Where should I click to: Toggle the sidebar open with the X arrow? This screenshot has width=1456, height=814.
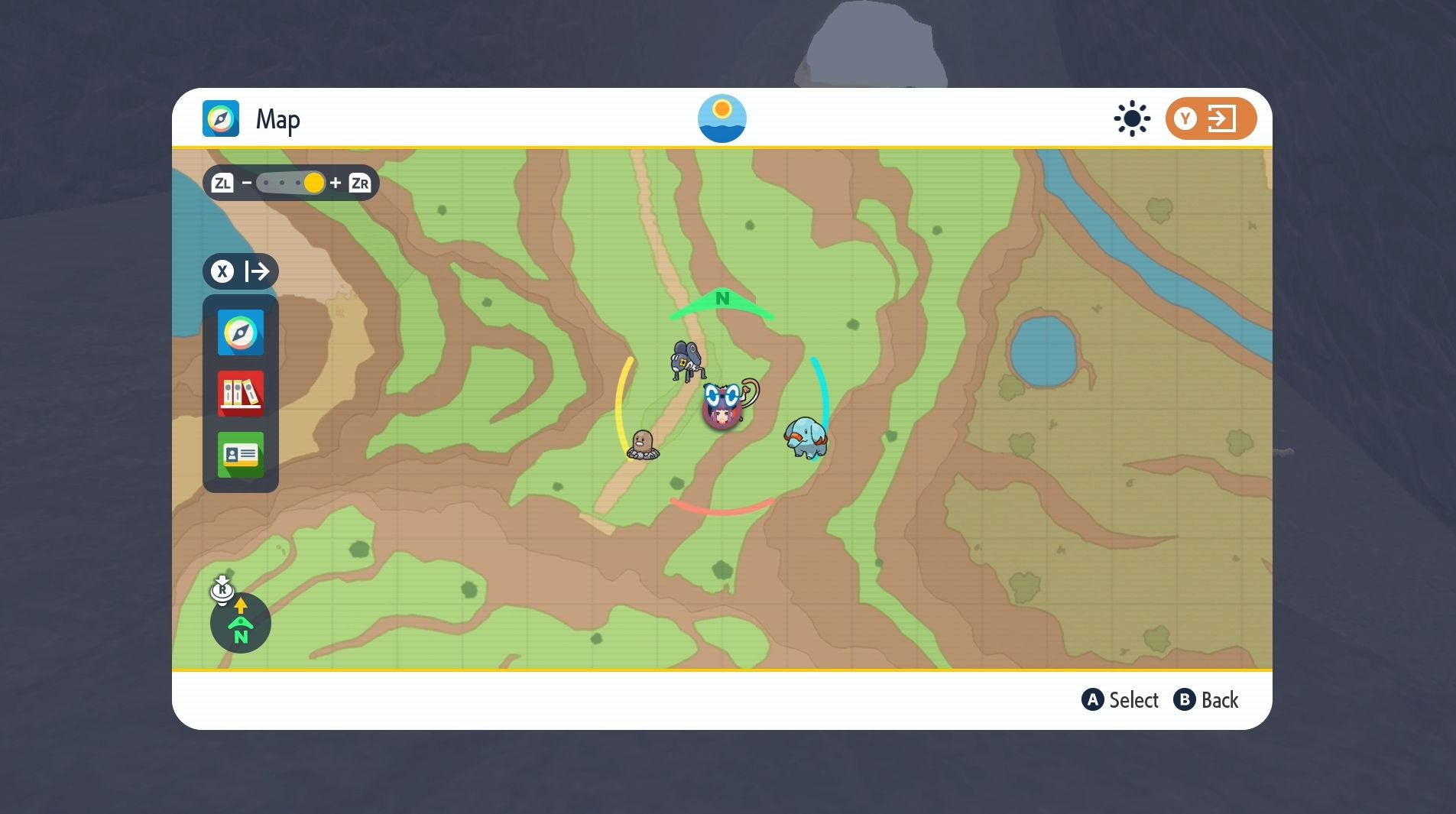pyautogui.click(x=240, y=271)
